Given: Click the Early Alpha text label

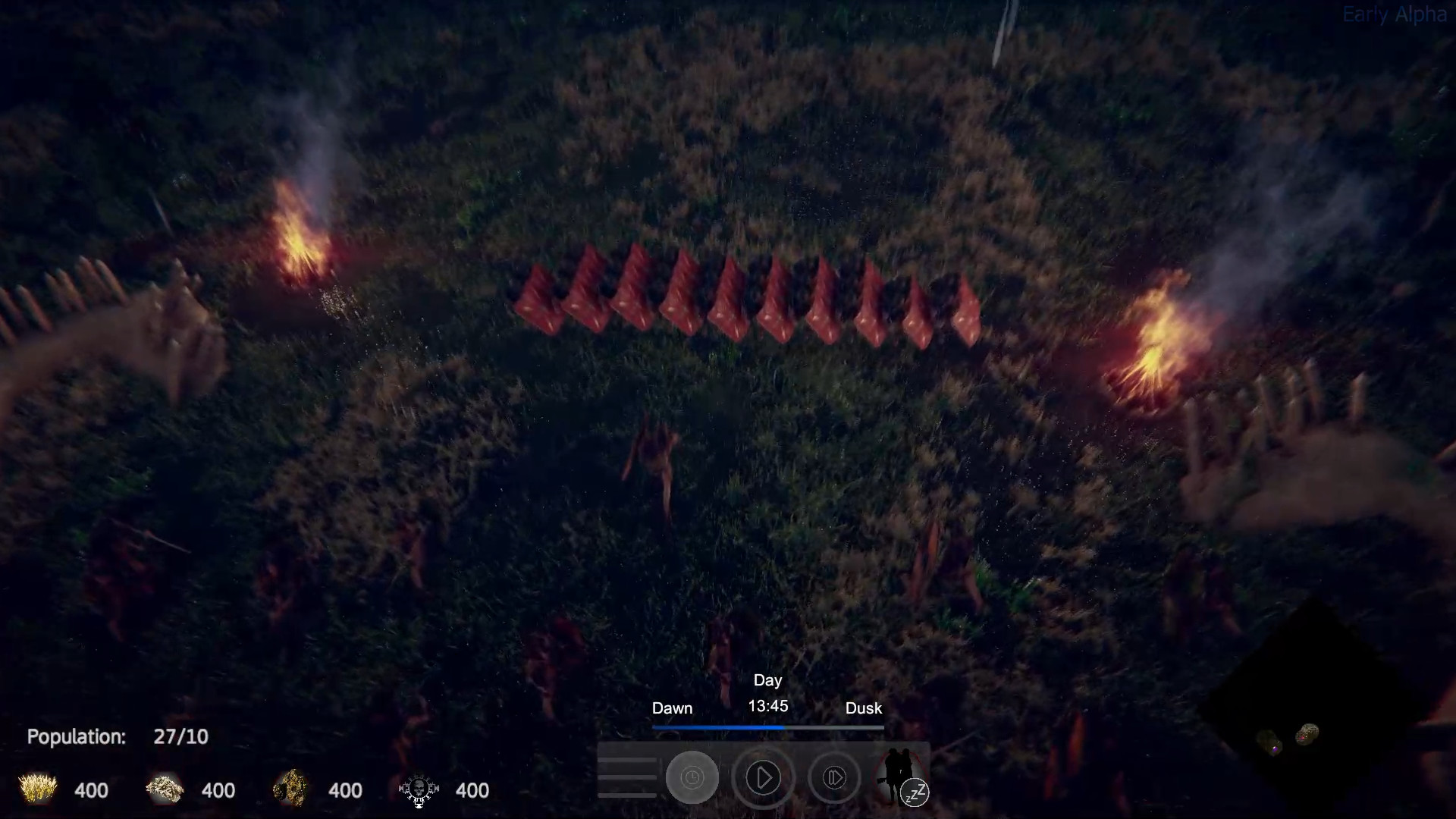Looking at the screenshot, I should pos(1394,13).
